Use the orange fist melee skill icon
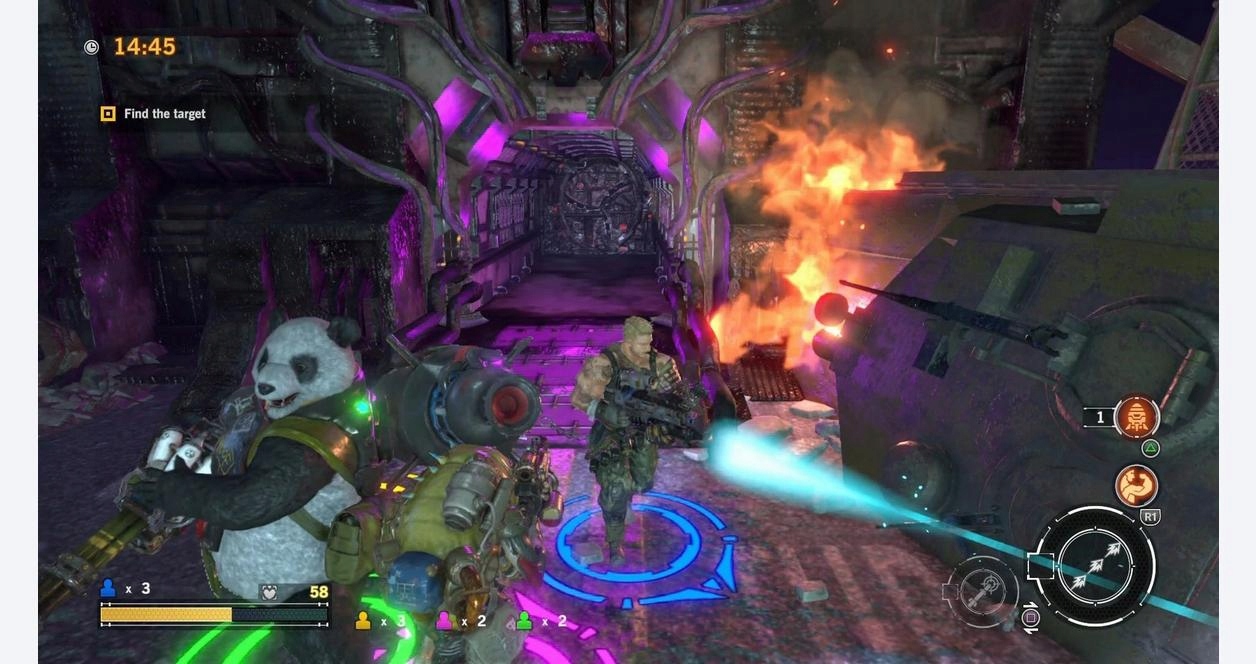Image resolution: width=1256 pixels, height=664 pixels. point(1136,486)
